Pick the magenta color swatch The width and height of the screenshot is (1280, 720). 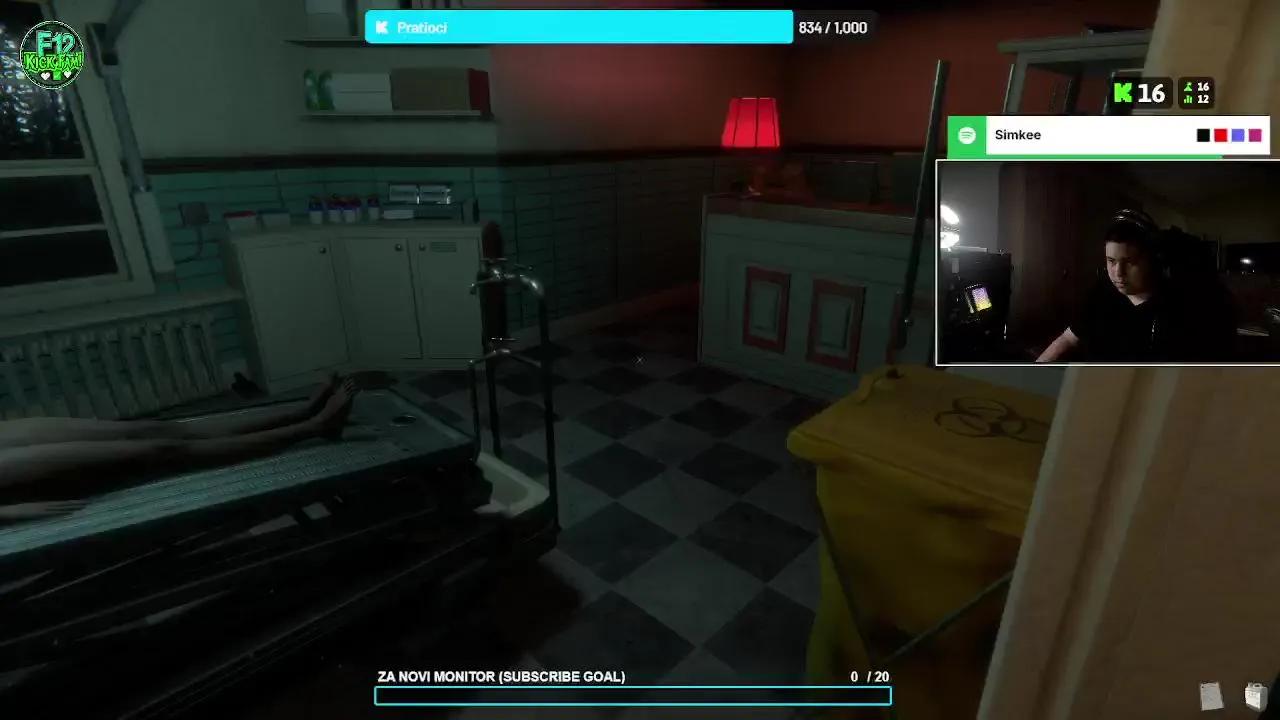pyautogui.click(x=1254, y=135)
